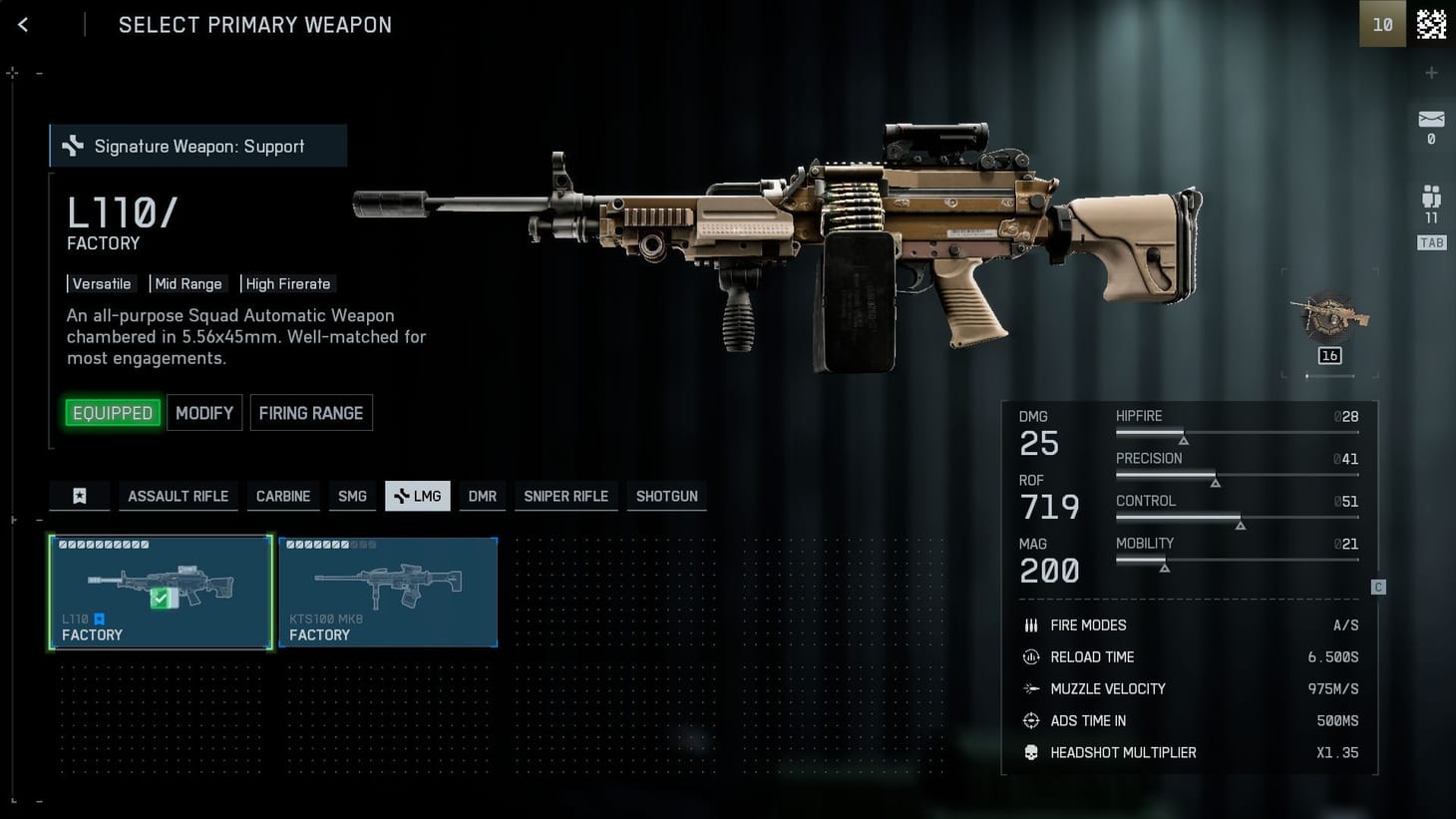Viewport: 1456px width, 819px height.
Task: Click the wrench icon on Signature Weapon banner
Action: pos(71,146)
